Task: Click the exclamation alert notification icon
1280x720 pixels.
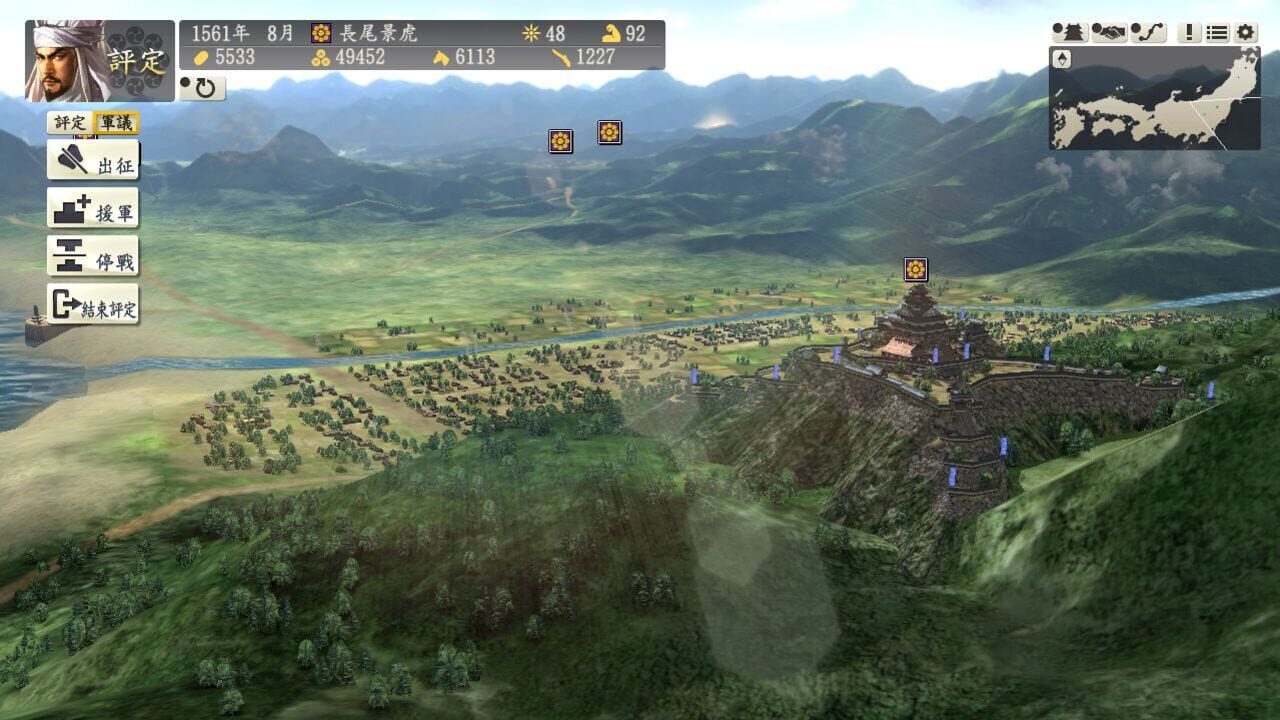Action: point(1188,32)
